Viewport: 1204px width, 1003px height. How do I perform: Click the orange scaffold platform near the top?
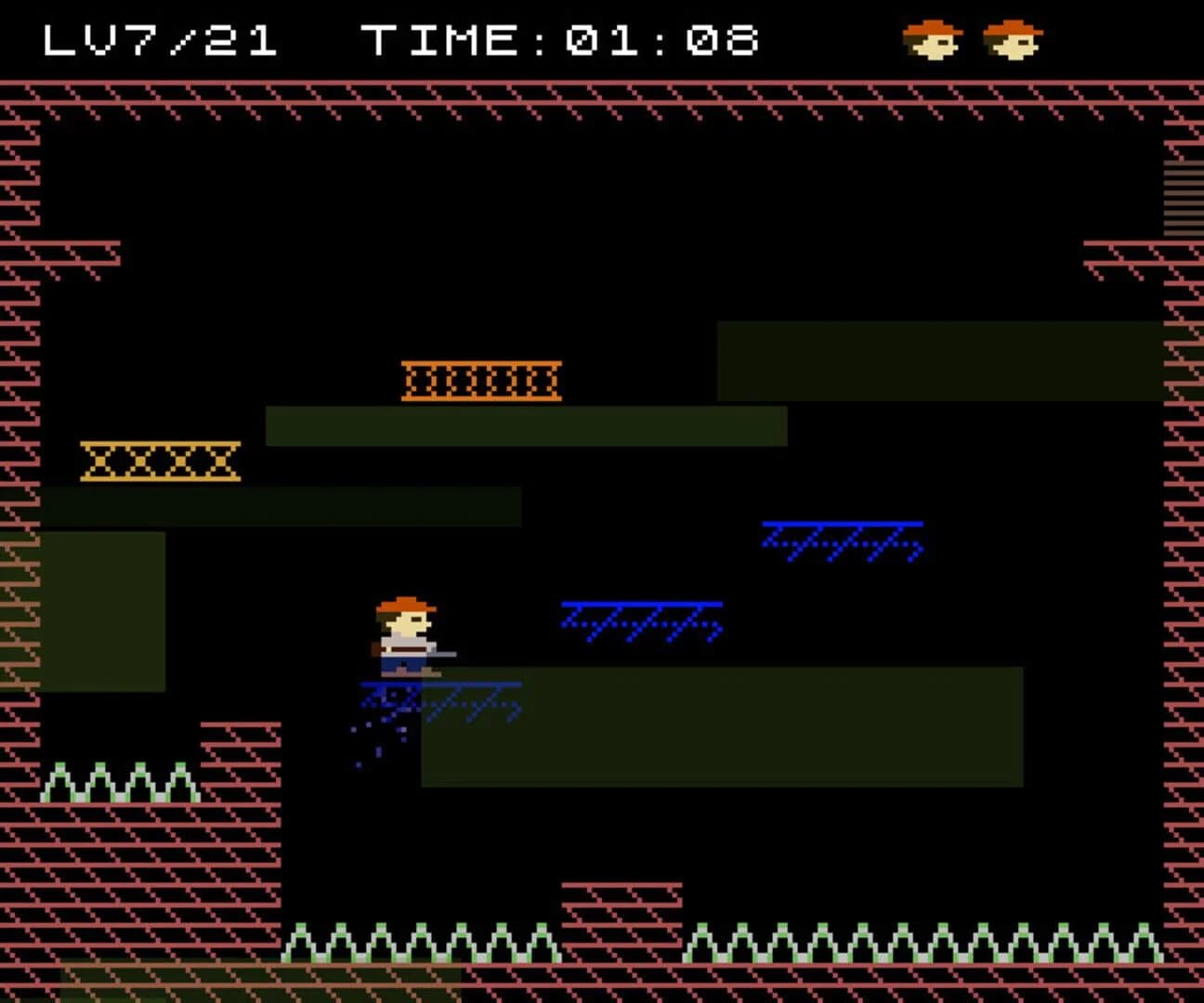(x=481, y=379)
